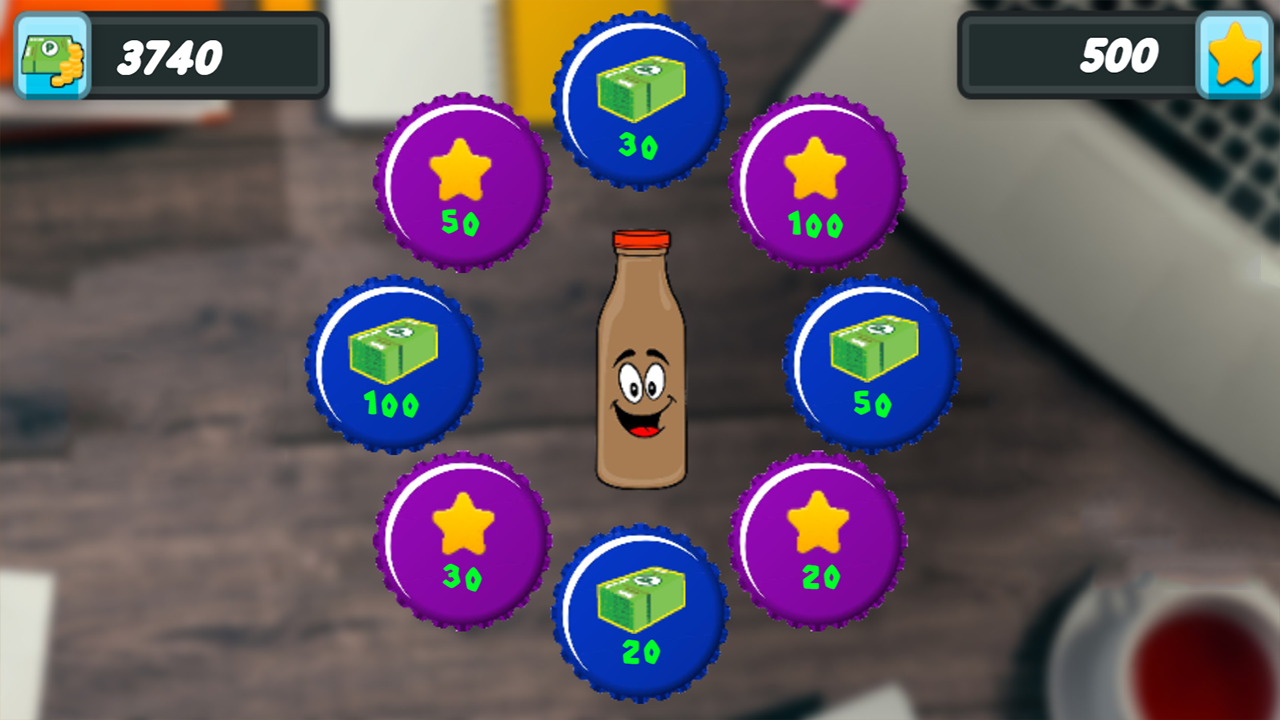Pick the cap offering 20 stars

(818, 540)
